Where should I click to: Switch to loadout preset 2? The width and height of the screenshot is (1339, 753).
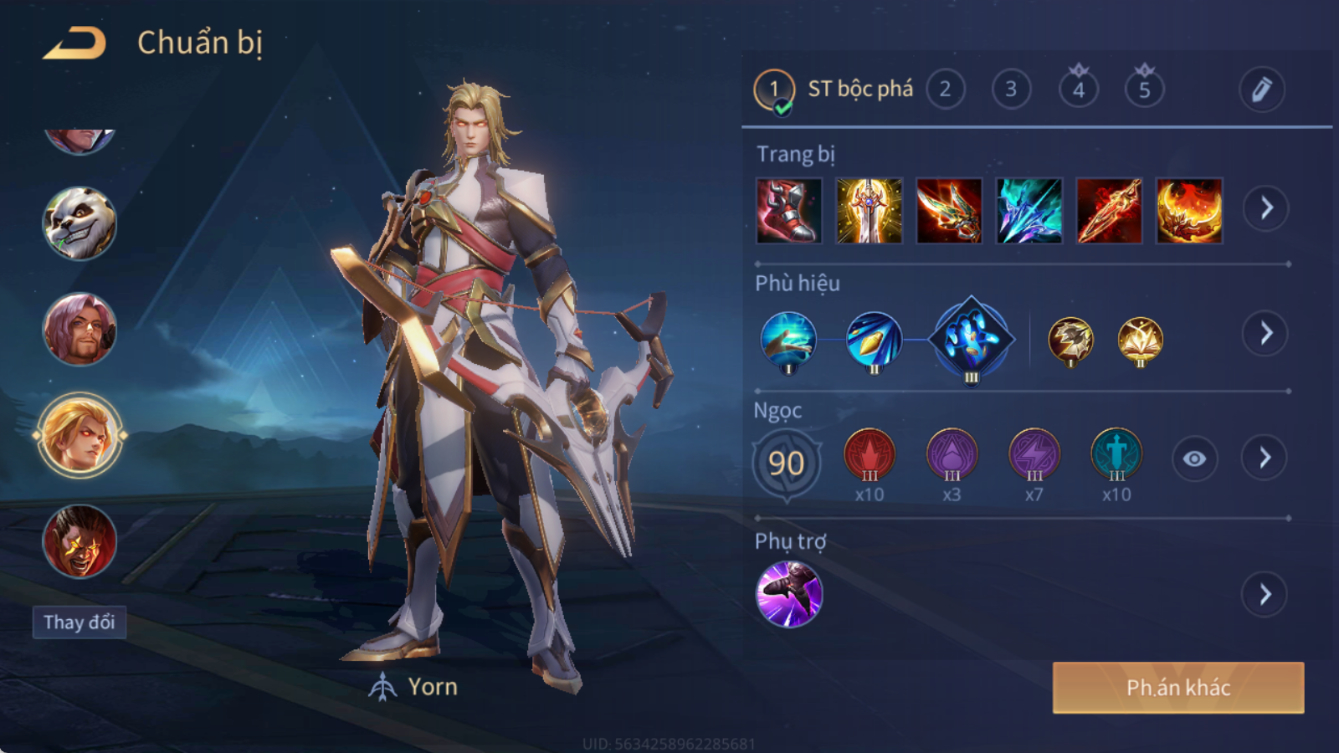[x=945, y=90]
